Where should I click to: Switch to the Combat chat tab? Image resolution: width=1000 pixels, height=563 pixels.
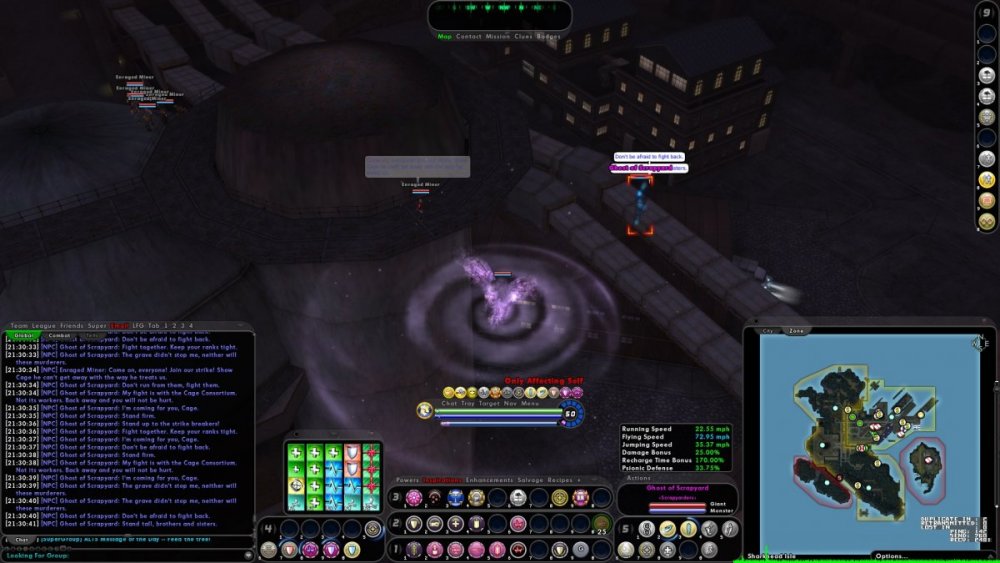tap(60, 336)
